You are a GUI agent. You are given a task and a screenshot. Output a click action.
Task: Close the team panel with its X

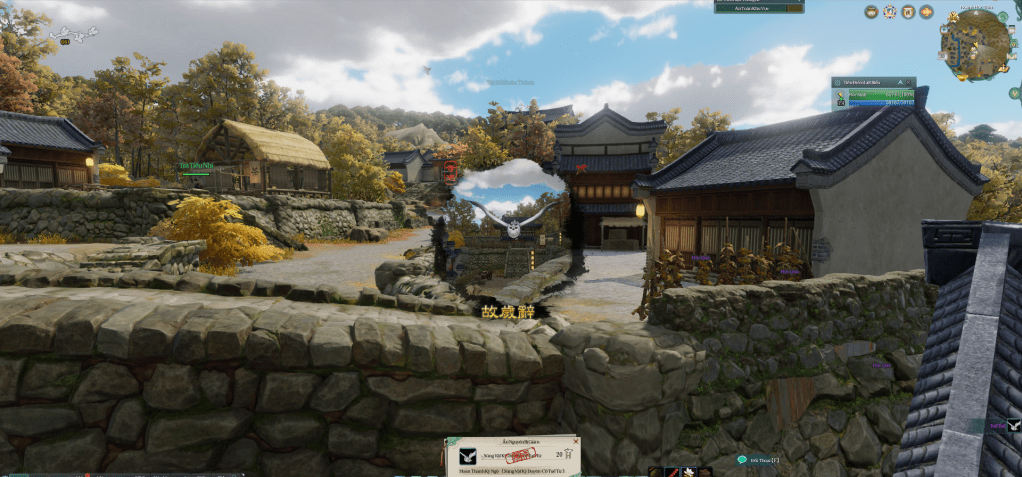pos(909,82)
